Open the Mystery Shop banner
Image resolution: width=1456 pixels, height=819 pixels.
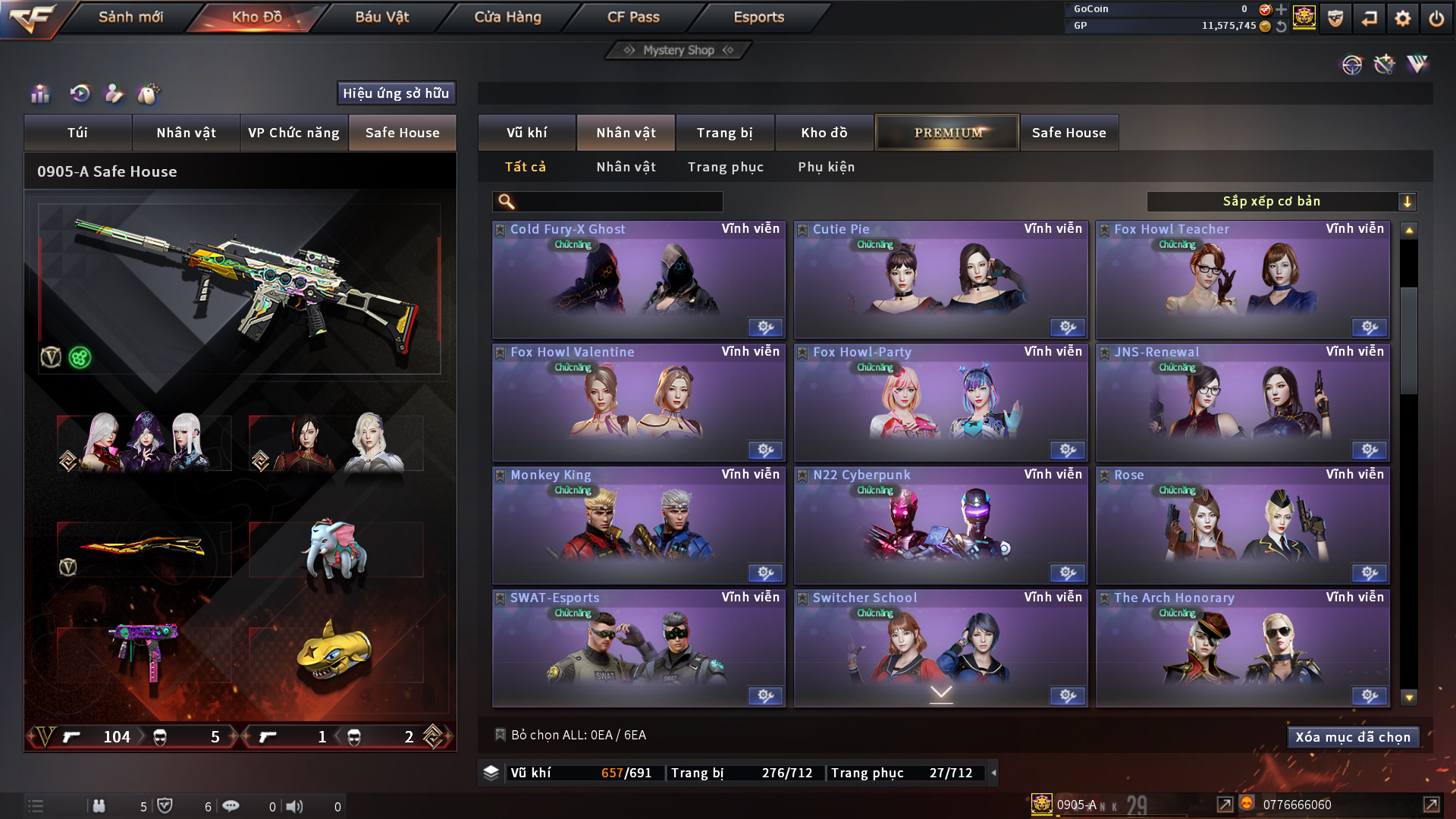click(678, 50)
